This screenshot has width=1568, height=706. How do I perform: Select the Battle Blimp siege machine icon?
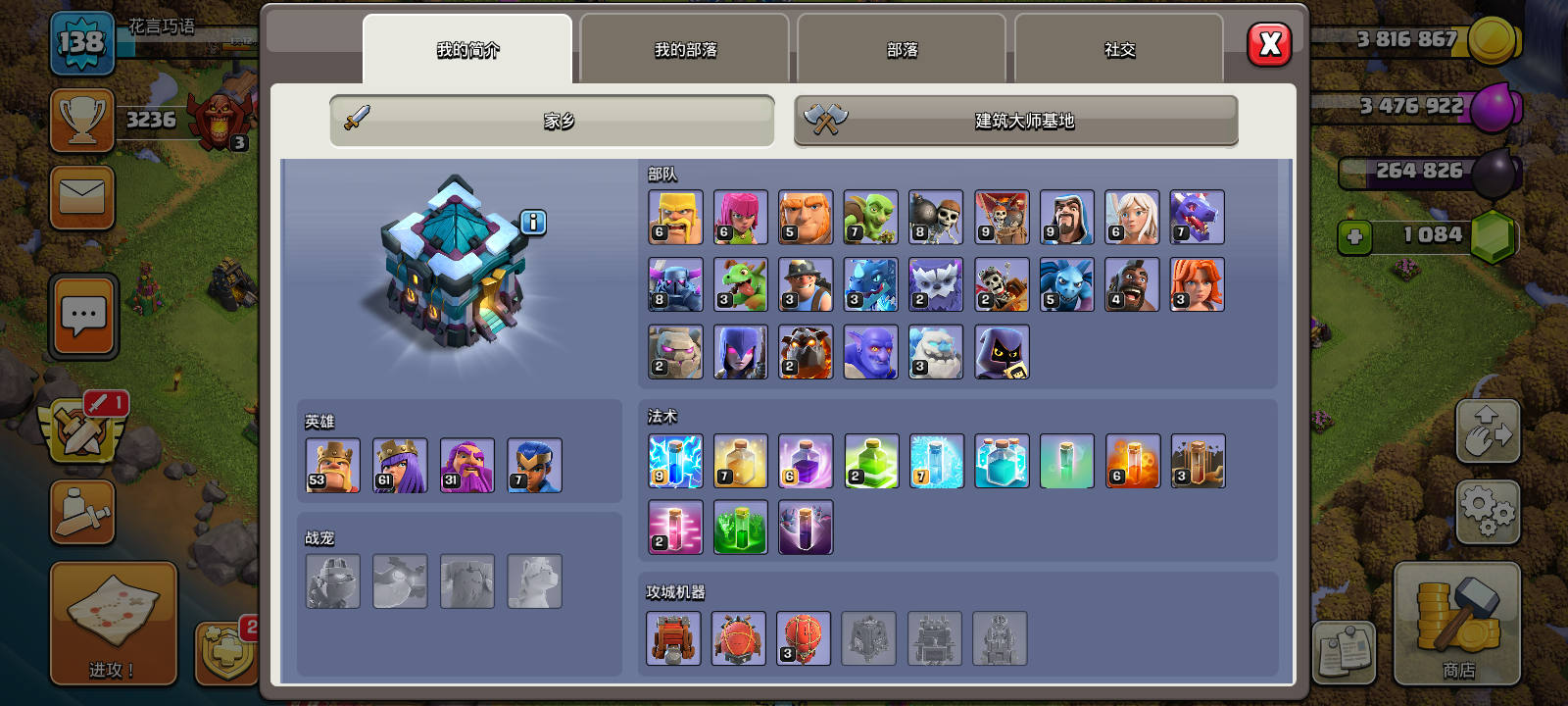point(740,637)
